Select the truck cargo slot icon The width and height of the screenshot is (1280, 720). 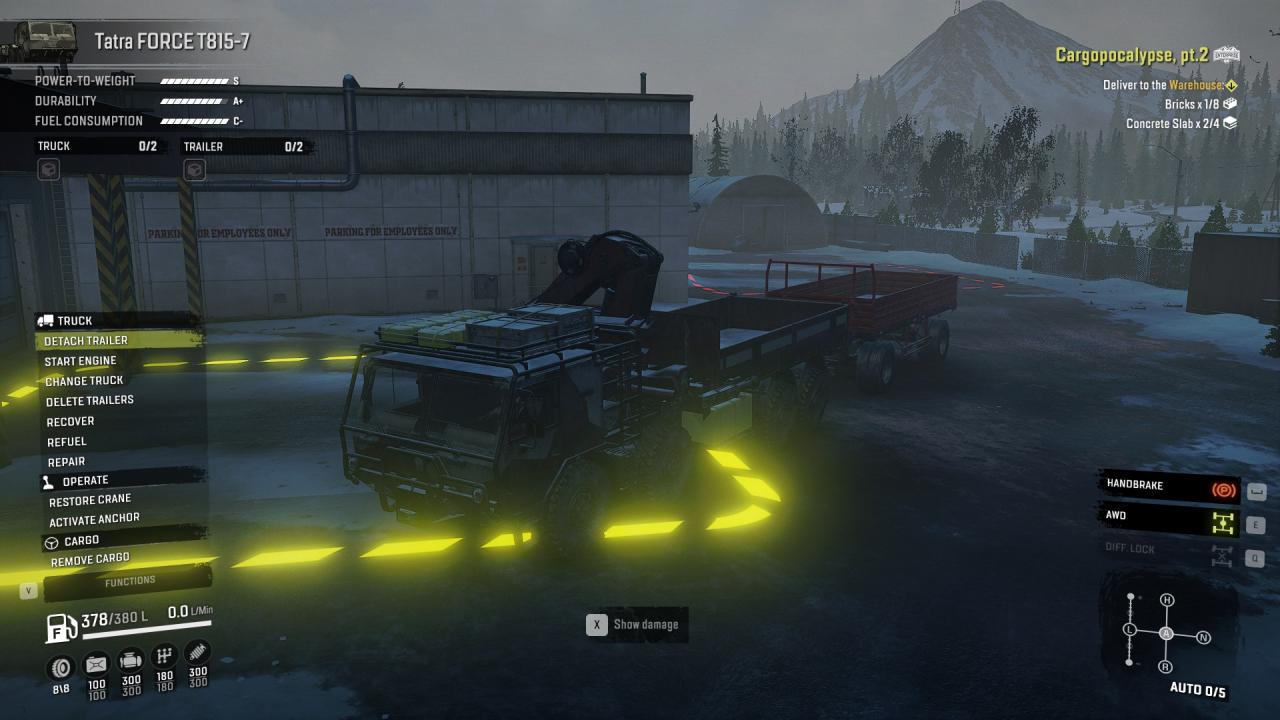[48, 171]
